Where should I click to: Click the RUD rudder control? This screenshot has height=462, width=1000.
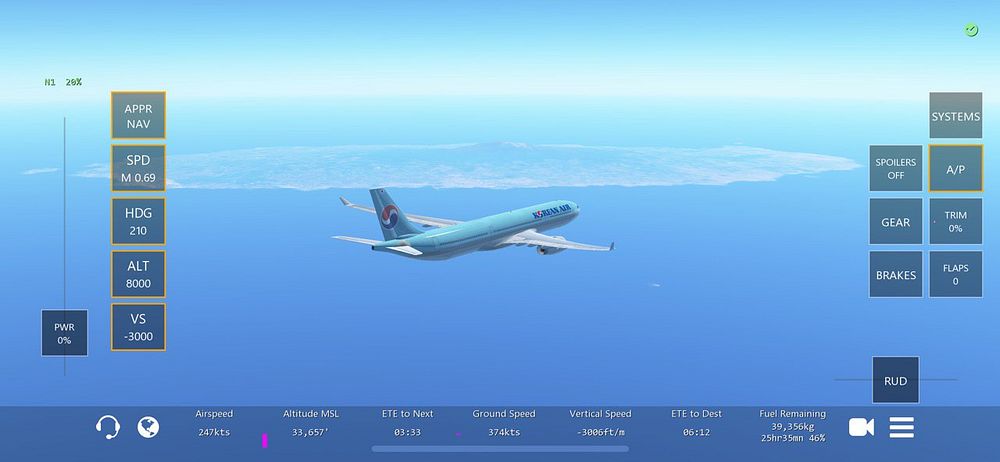click(x=895, y=380)
